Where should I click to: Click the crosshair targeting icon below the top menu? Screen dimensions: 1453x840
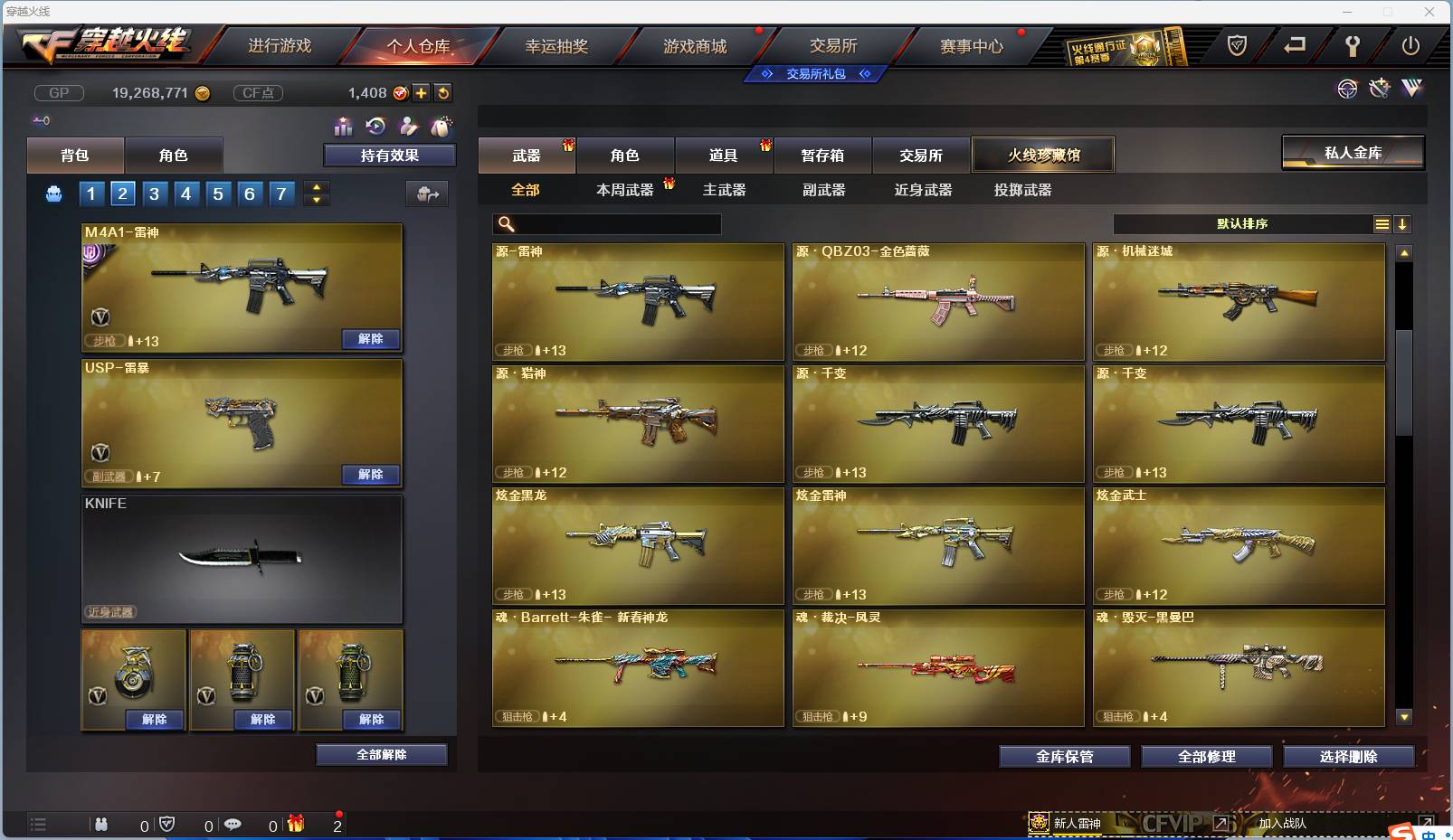1348,89
